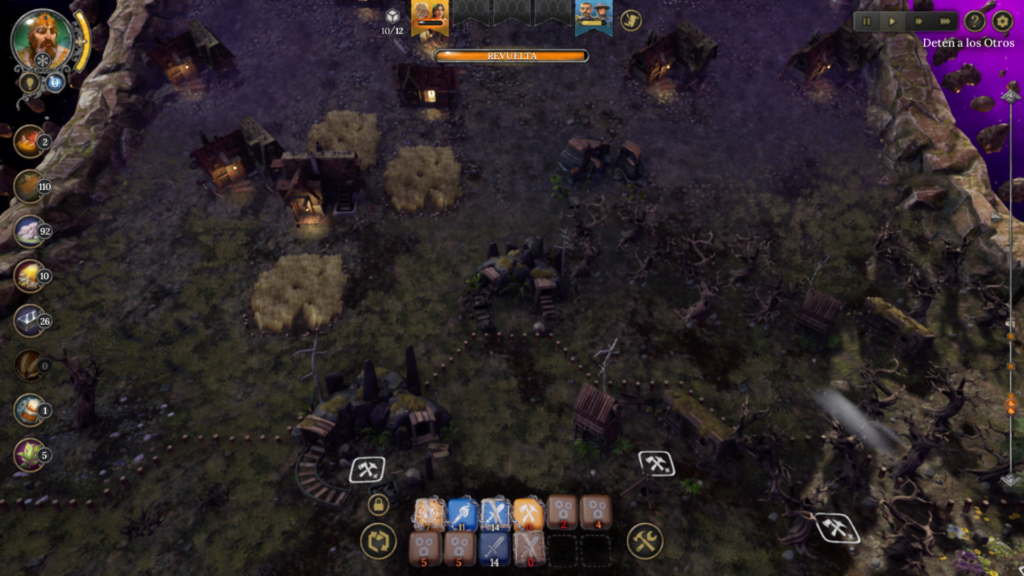
Task: Switch to fast-forward speed
Action: (x=918, y=21)
